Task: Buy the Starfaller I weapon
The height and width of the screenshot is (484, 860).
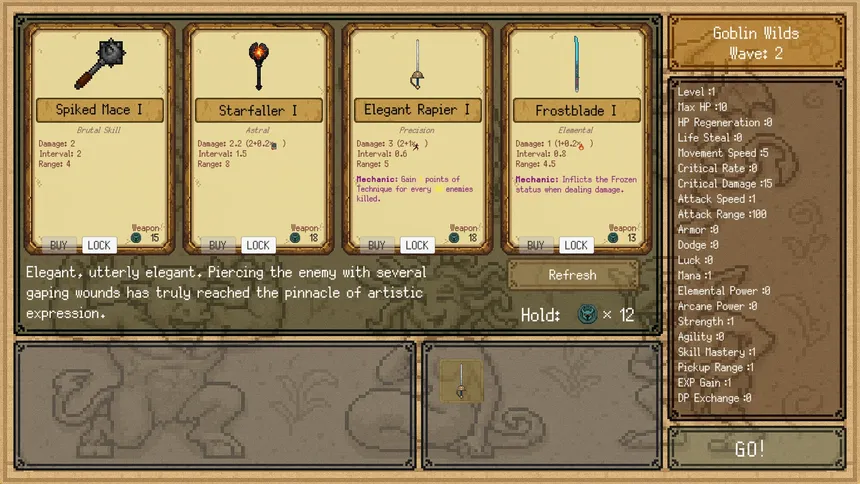Action: [218, 245]
